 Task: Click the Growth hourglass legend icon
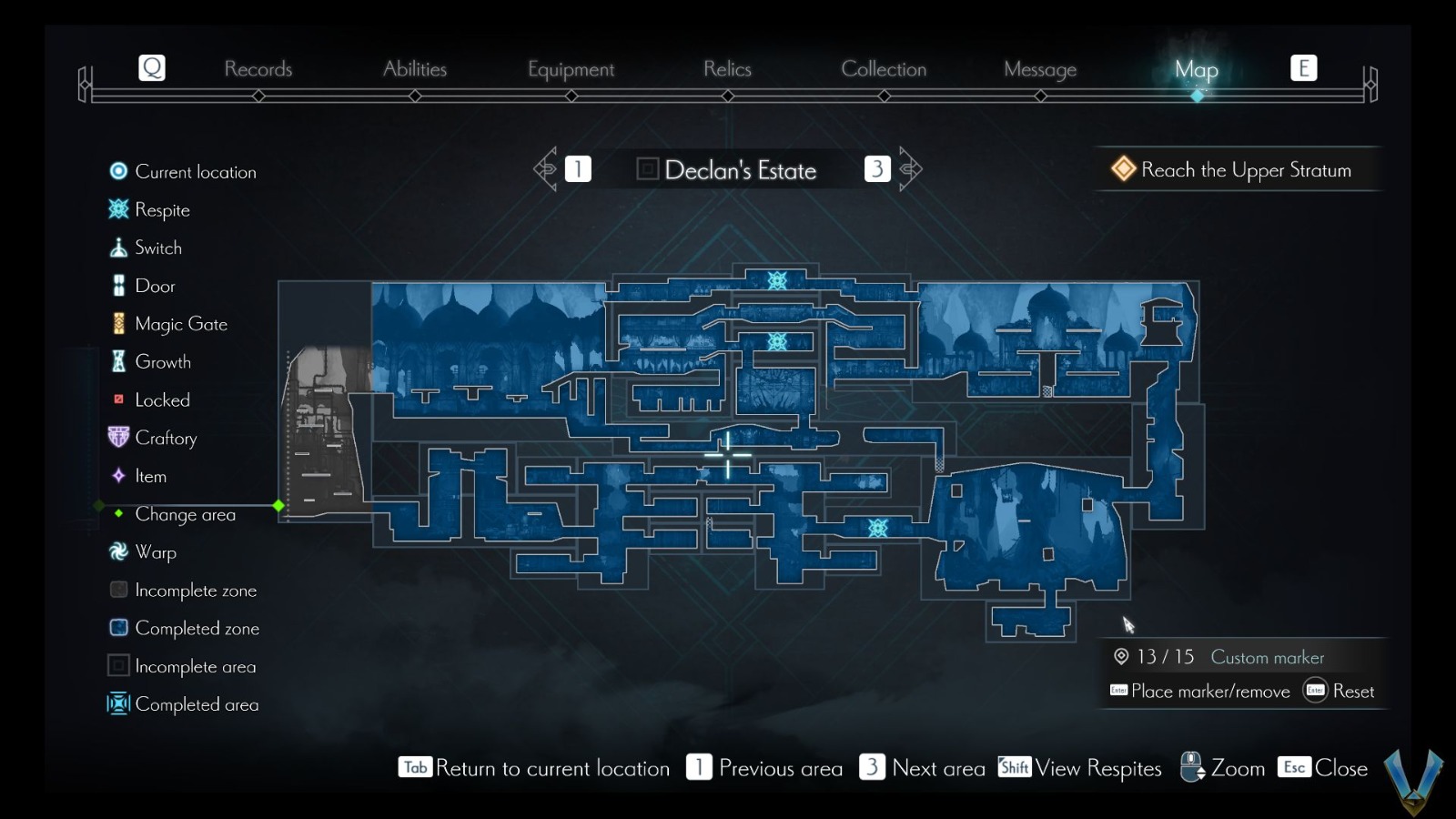pos(116,361)
